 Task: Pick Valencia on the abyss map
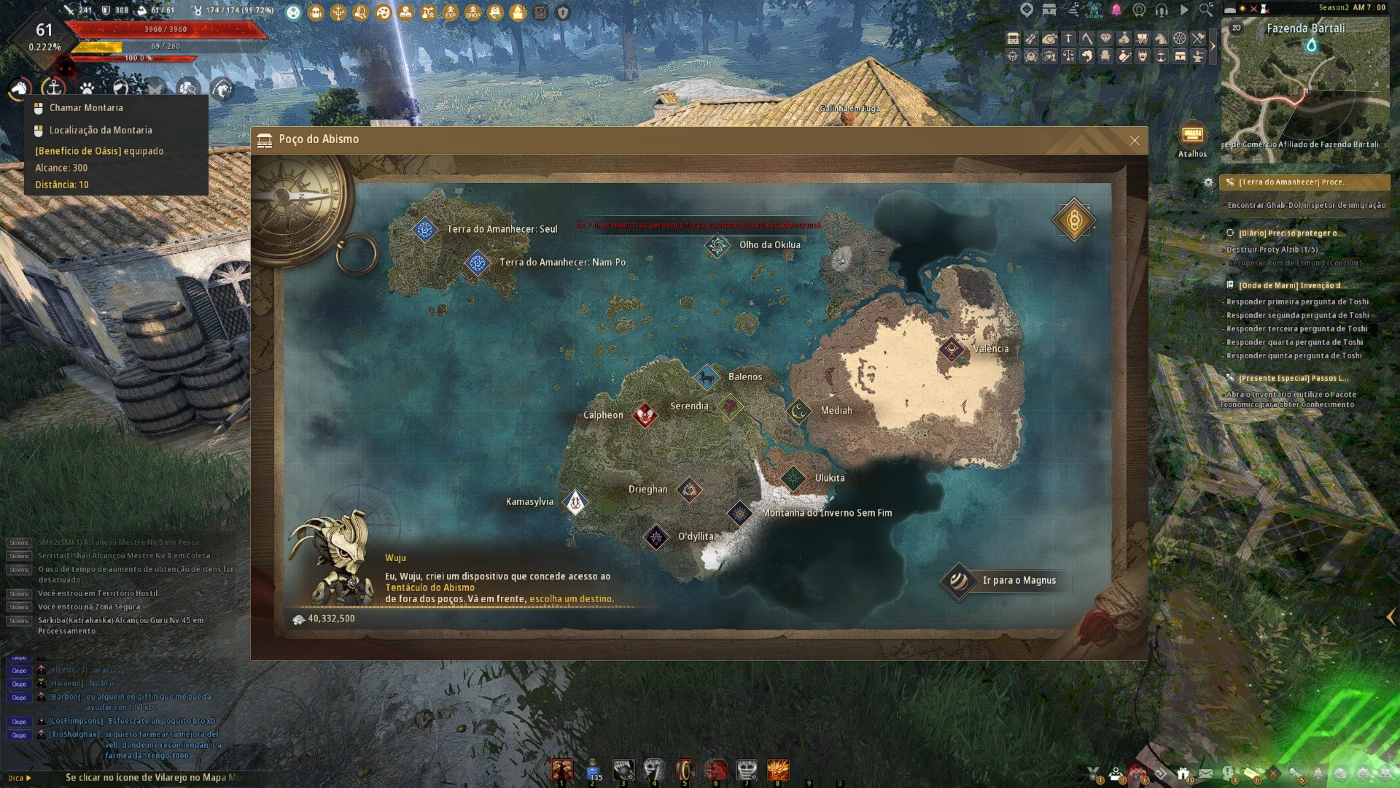click(951, 349)
